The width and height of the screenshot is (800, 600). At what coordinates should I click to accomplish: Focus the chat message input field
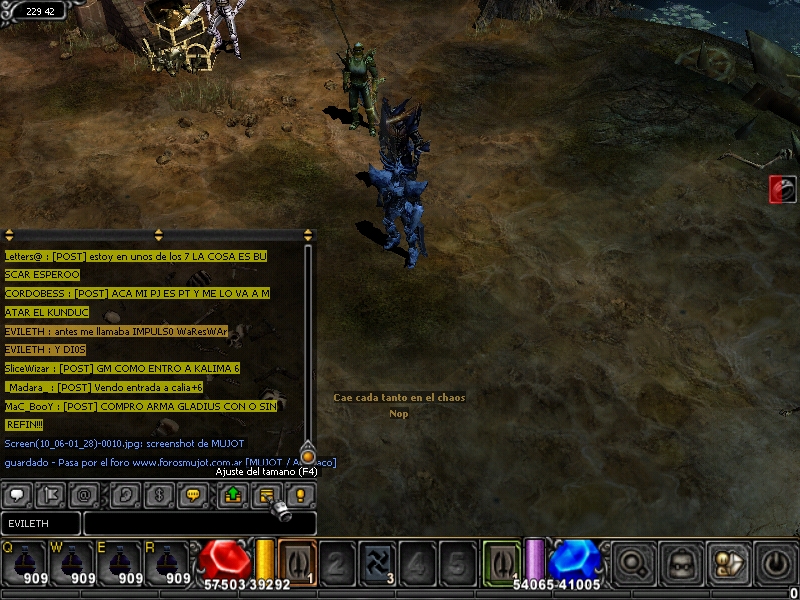point(199,523)
